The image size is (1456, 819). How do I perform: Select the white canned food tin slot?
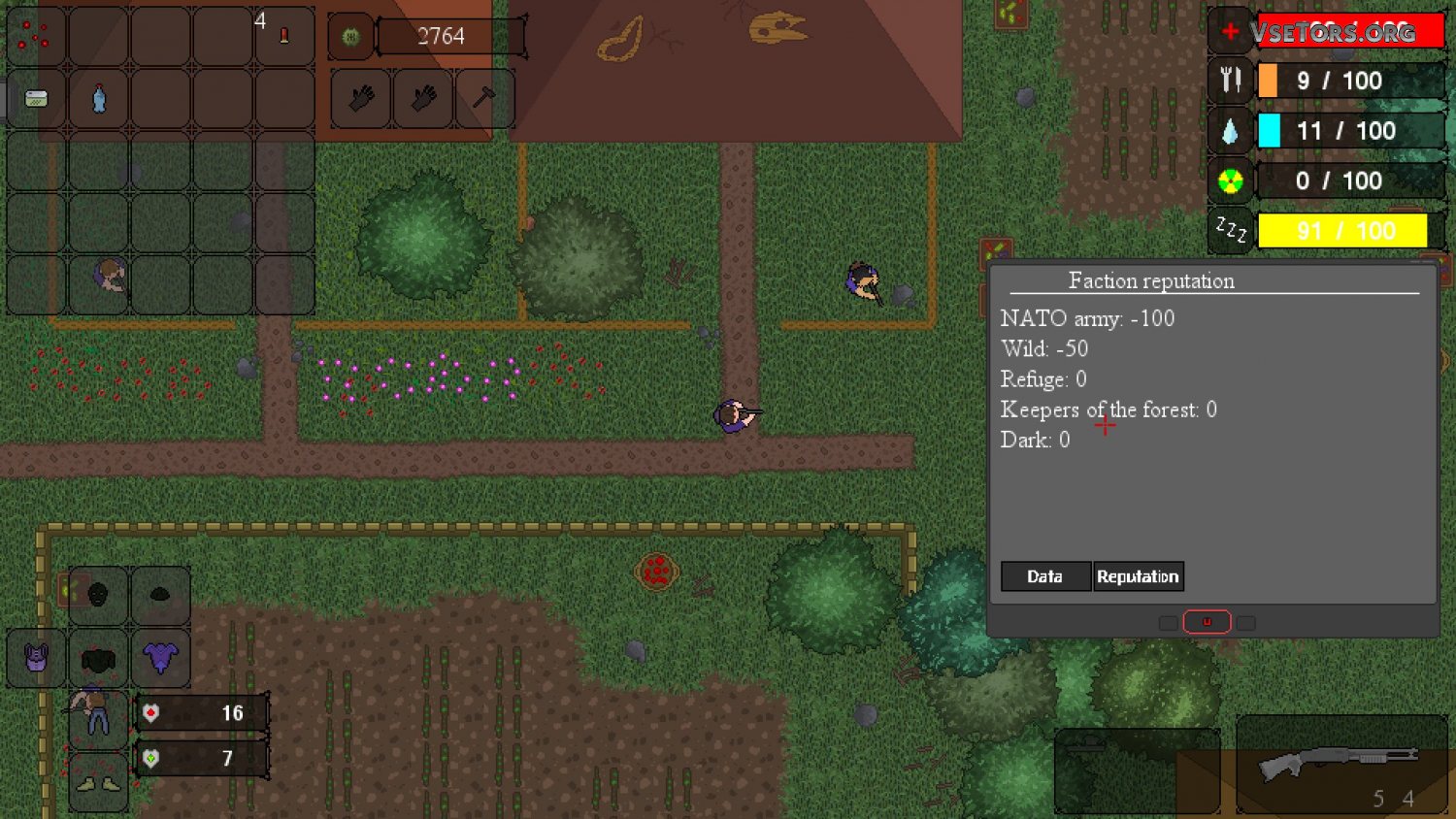(36, 98)
